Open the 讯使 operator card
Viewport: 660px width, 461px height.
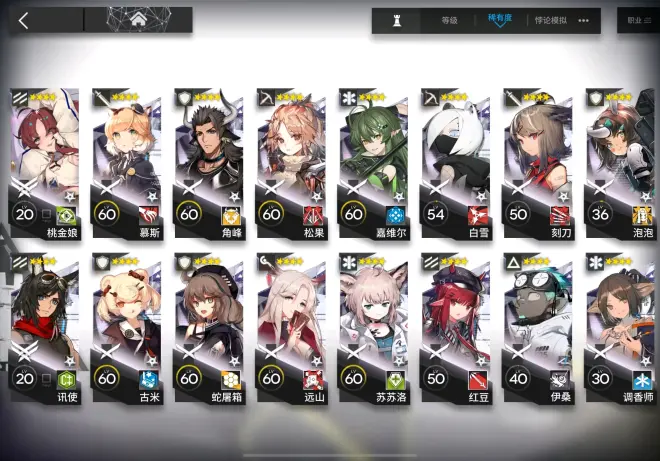click(45, 320)
